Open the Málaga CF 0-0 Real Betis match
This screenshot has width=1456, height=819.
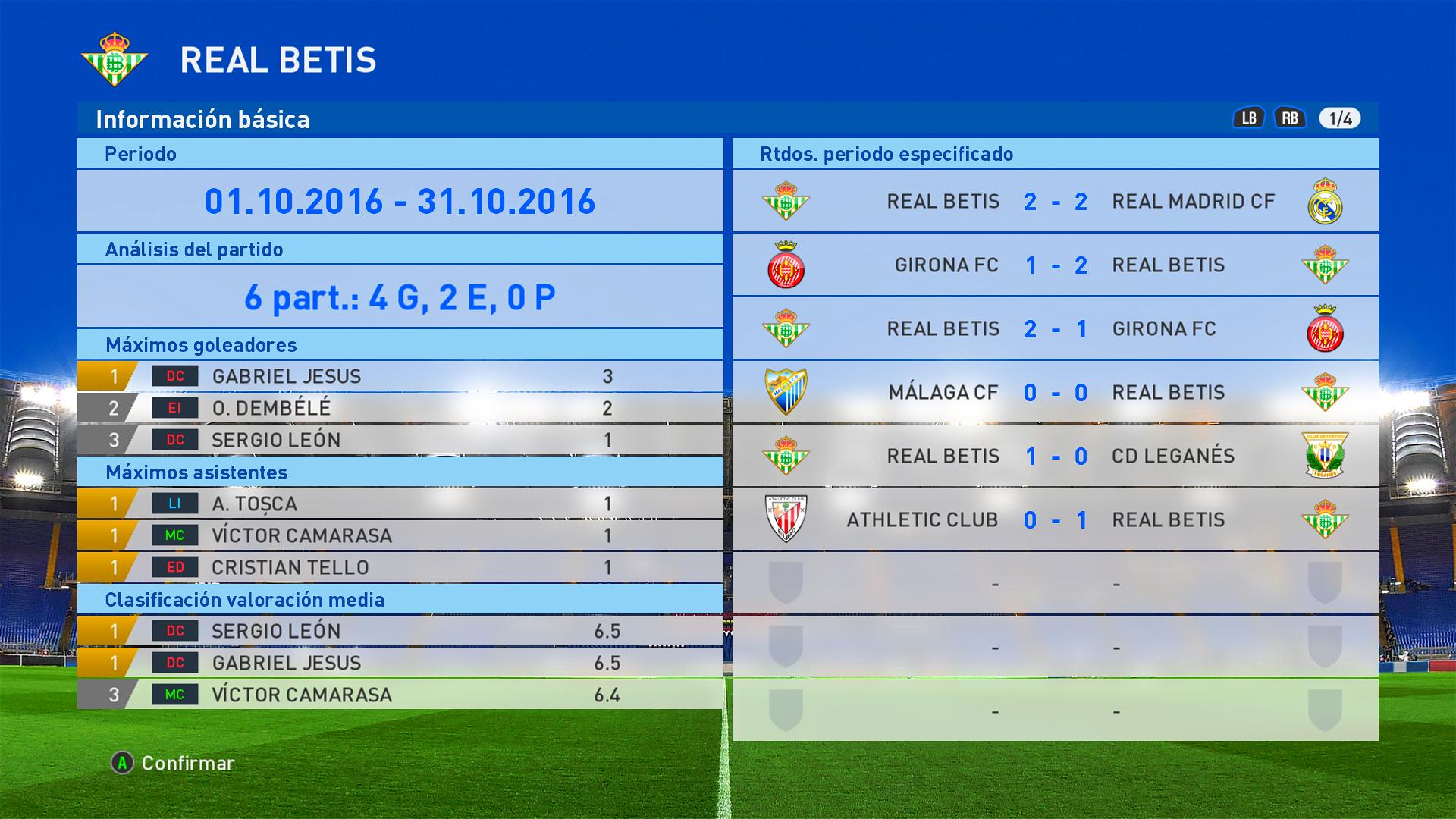click(1055, 392)
